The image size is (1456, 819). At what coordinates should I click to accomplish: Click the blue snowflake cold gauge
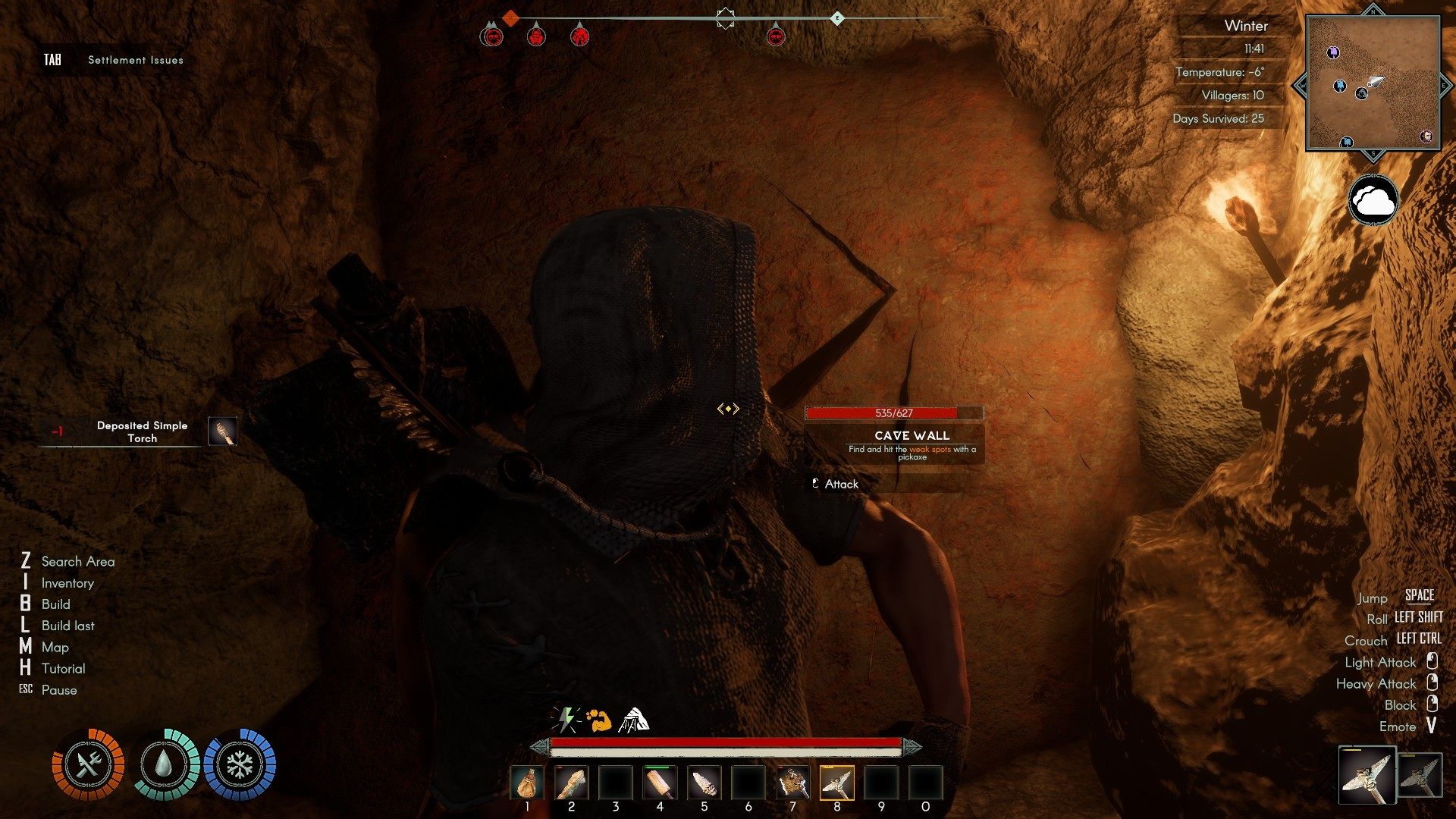click(x=241, y=766)
